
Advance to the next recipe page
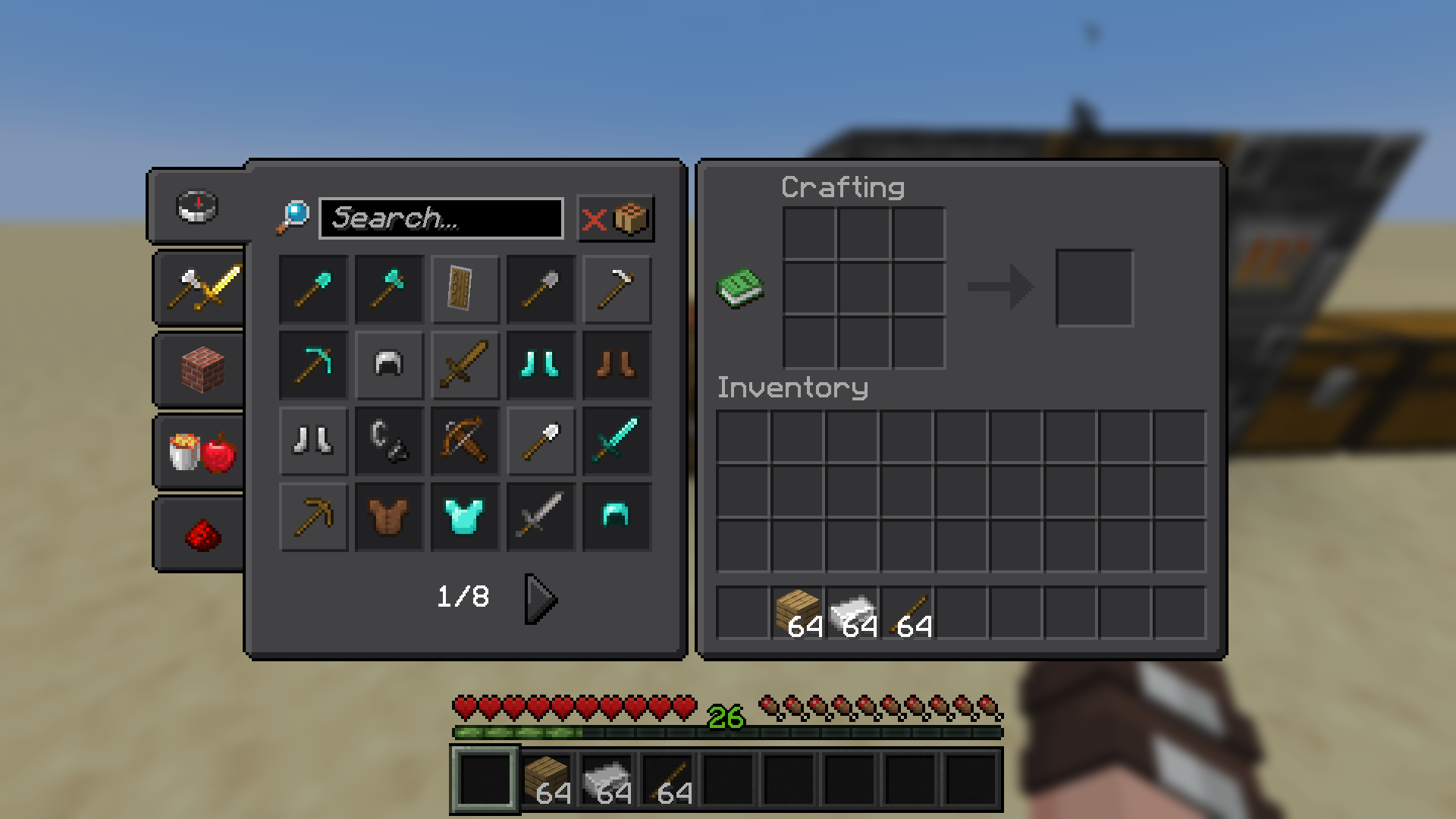tap(540, 599)
